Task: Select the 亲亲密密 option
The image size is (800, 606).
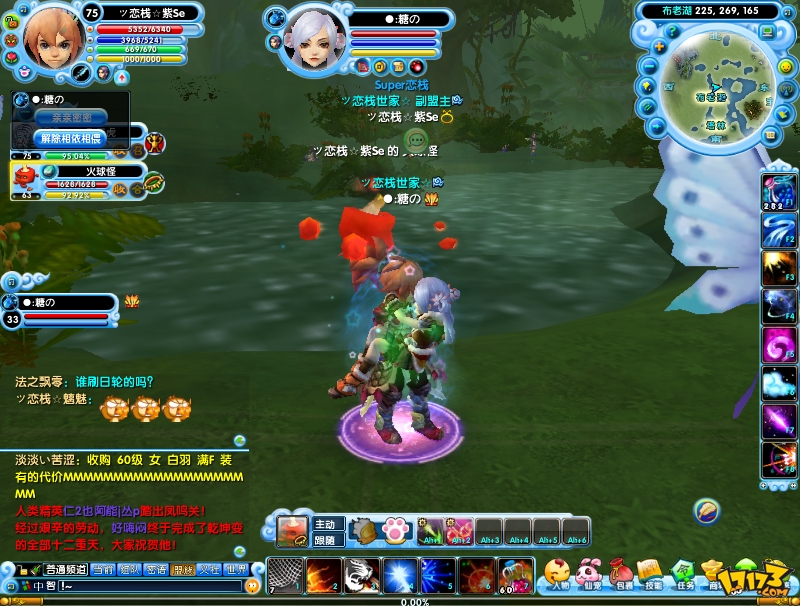Action: click(70, 117)
